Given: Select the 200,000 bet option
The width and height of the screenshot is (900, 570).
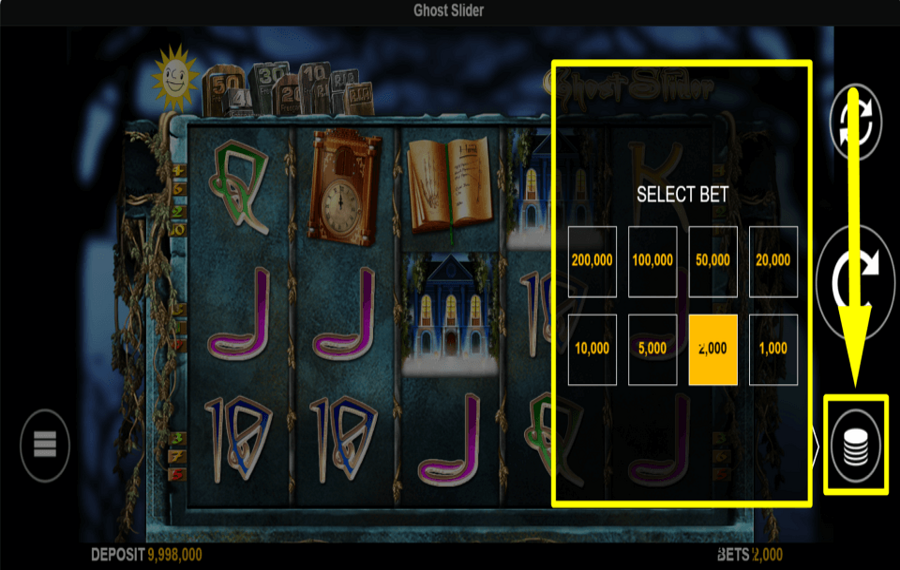Looking at the screenshot, I should 592,261.
